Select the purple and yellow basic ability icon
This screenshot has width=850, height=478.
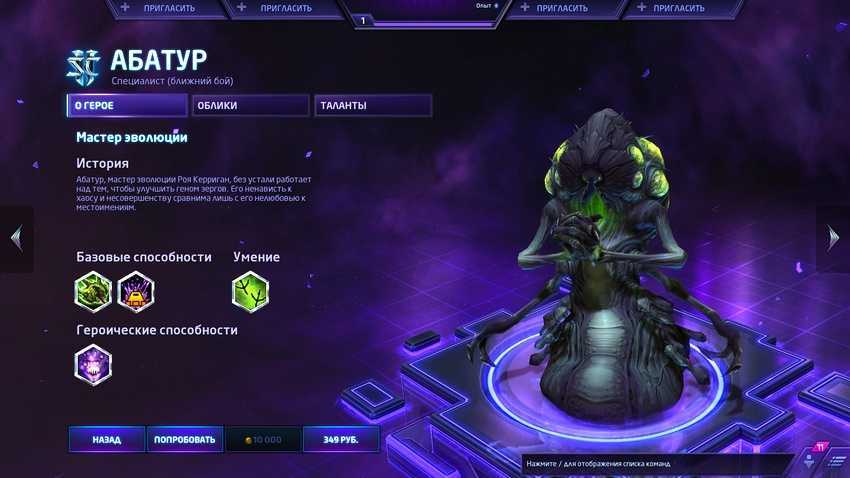coord(136,291)
